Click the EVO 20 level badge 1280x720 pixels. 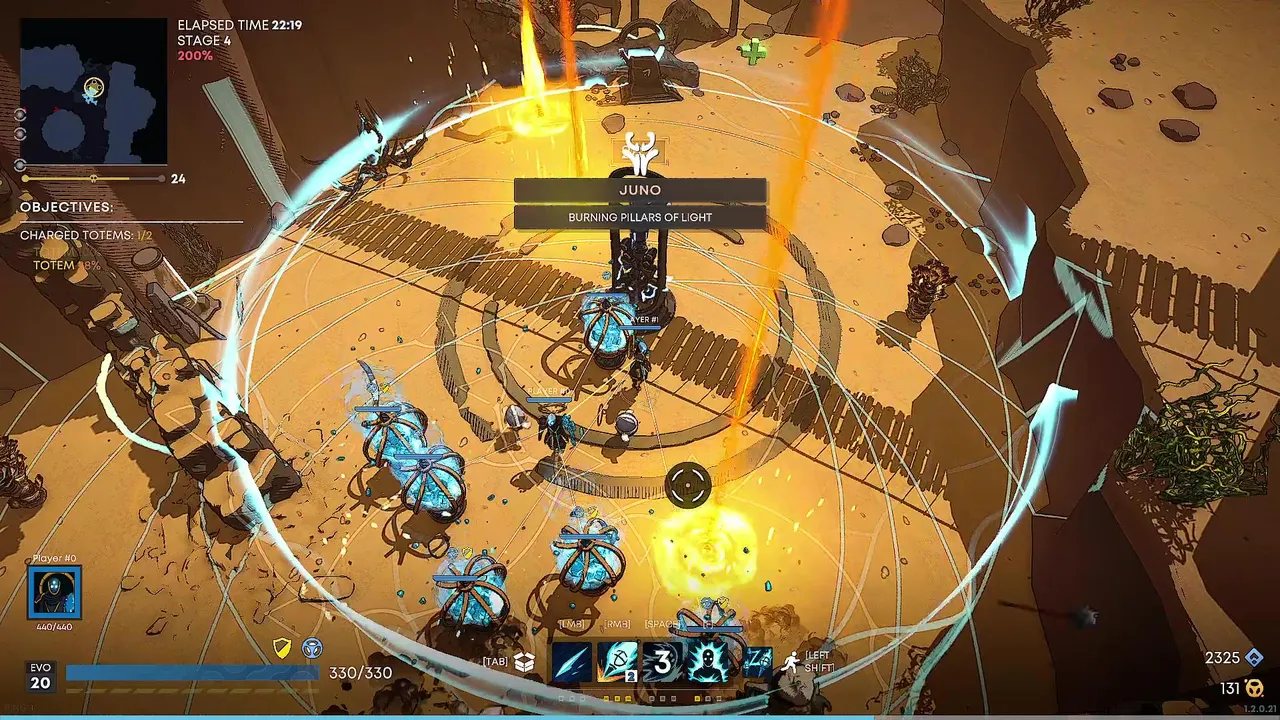(x=40, y=677)
